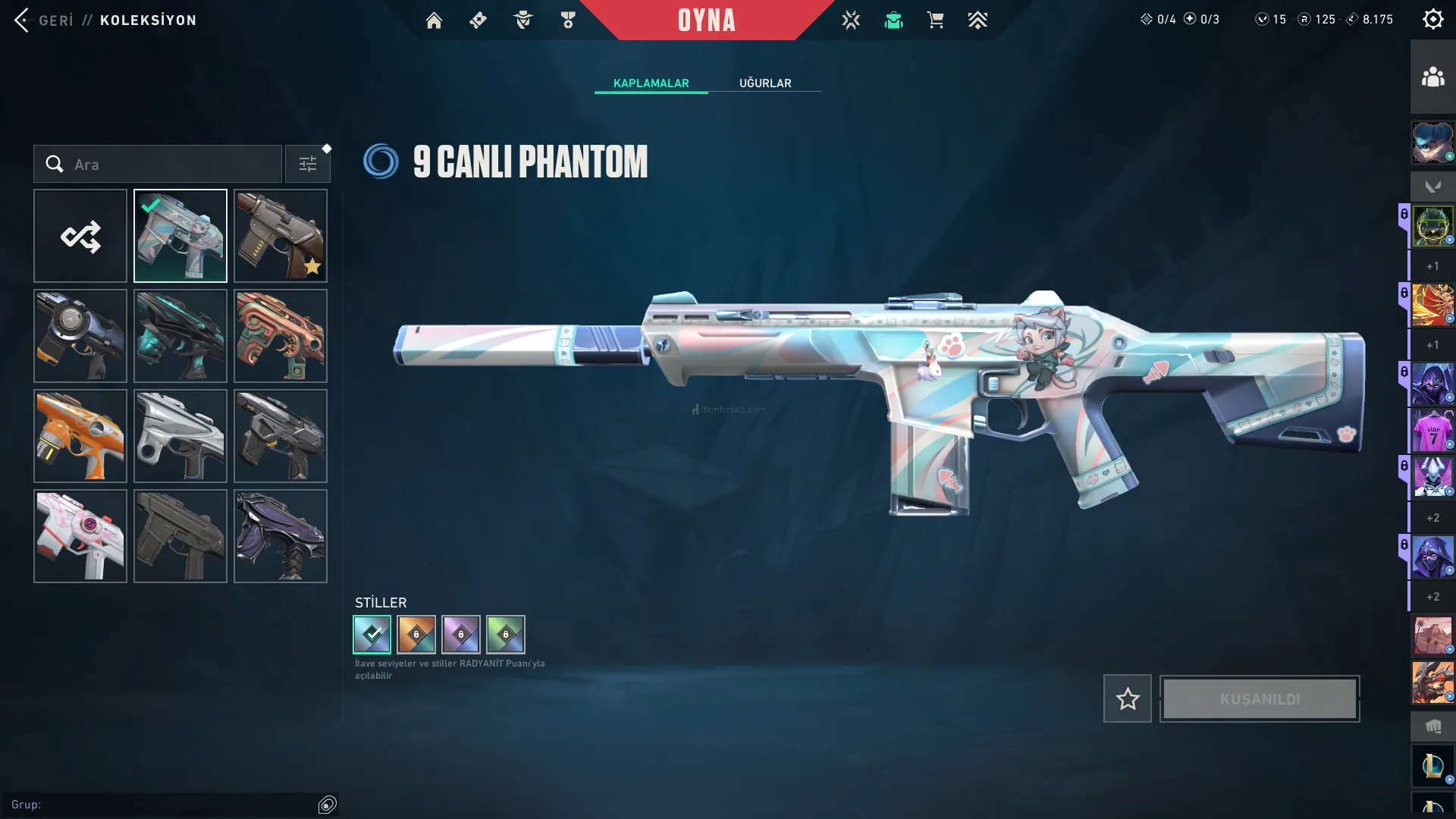This screenshot has width=1456, height=819.
Task: Mark skin as favorite with star button
Action: (1128, 699)
